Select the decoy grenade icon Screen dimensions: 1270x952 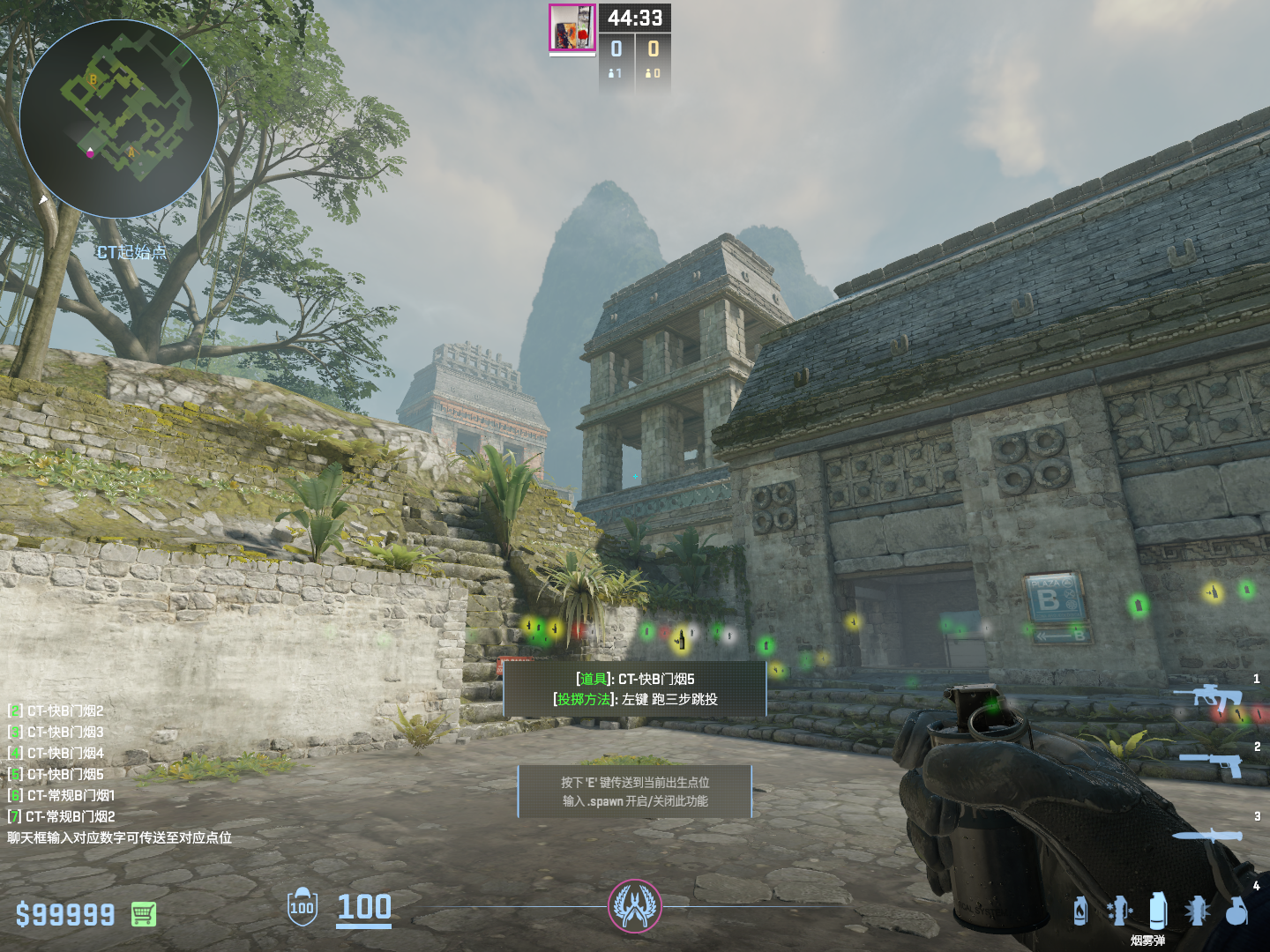pos(1118,911)
